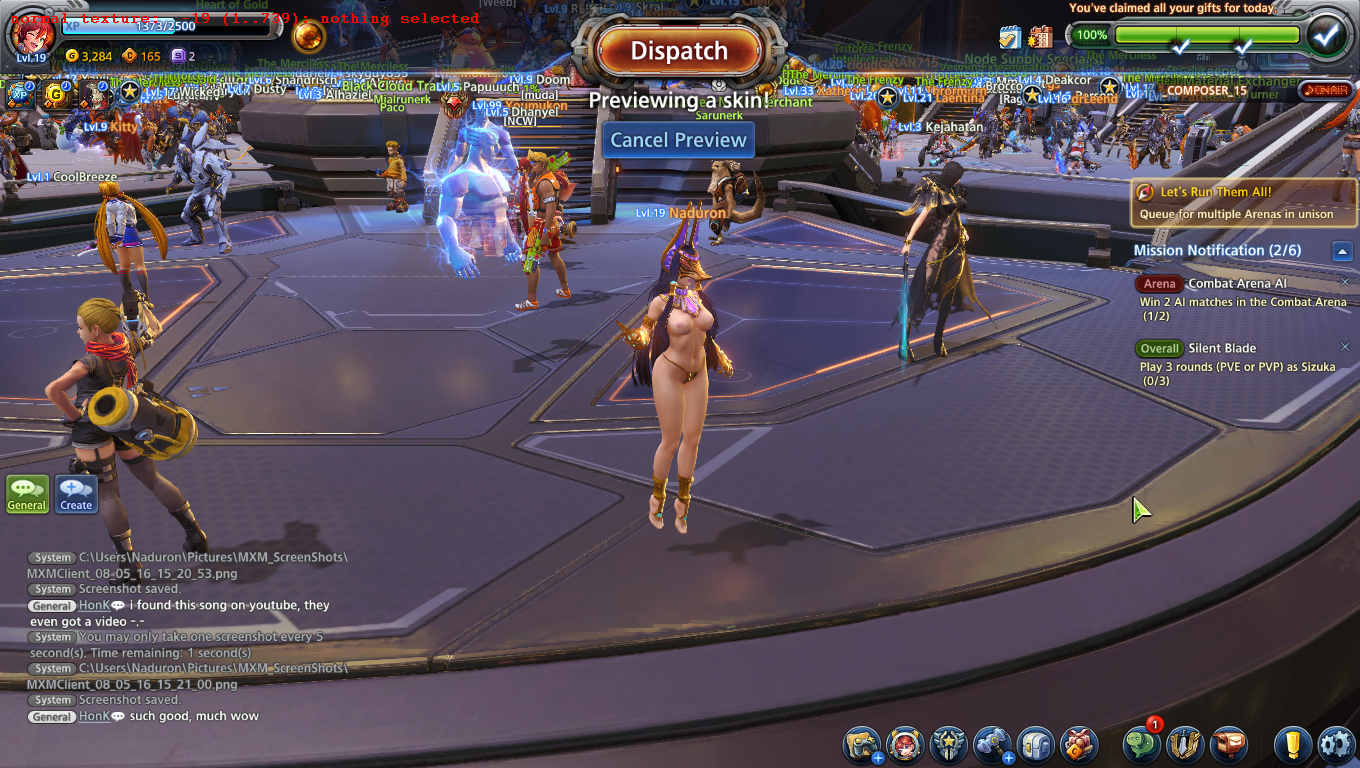The image size is (1360, 768).
Task: Start a mission with the Dispatch button
Action: (679, 51)
